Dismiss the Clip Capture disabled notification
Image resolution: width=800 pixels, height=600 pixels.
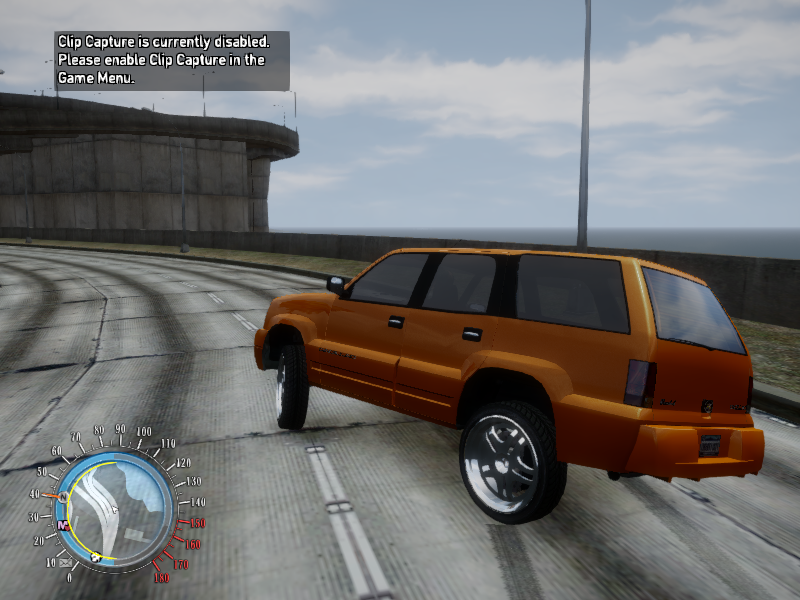tap(171, 60)
